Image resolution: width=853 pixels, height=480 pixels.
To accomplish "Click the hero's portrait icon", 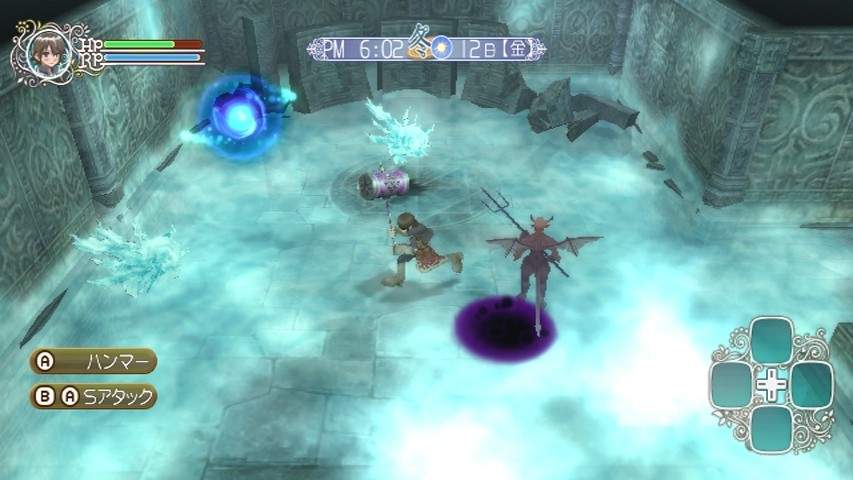I will pos(44,49).
